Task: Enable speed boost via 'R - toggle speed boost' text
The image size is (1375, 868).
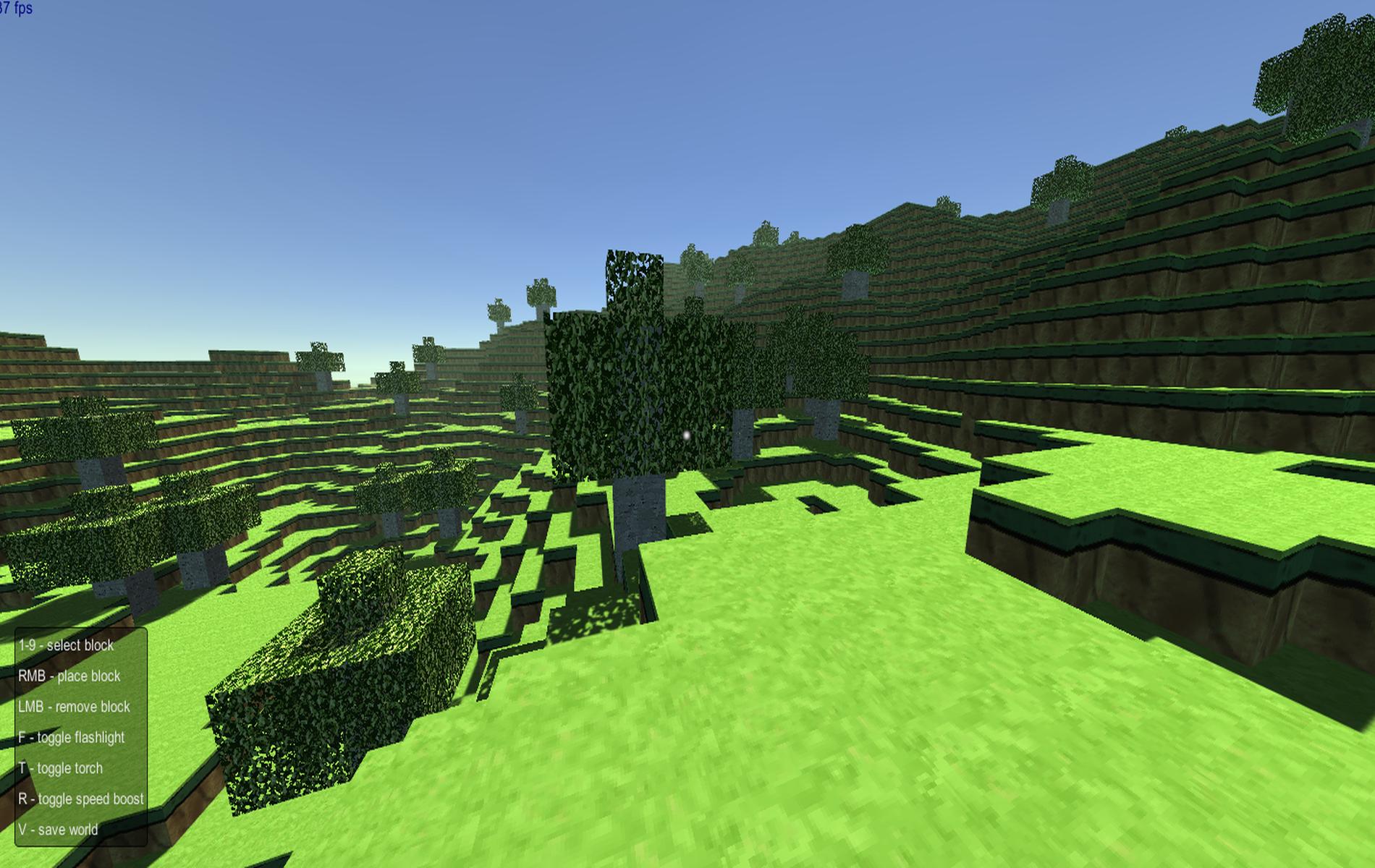Action: [x=82, y=799]
